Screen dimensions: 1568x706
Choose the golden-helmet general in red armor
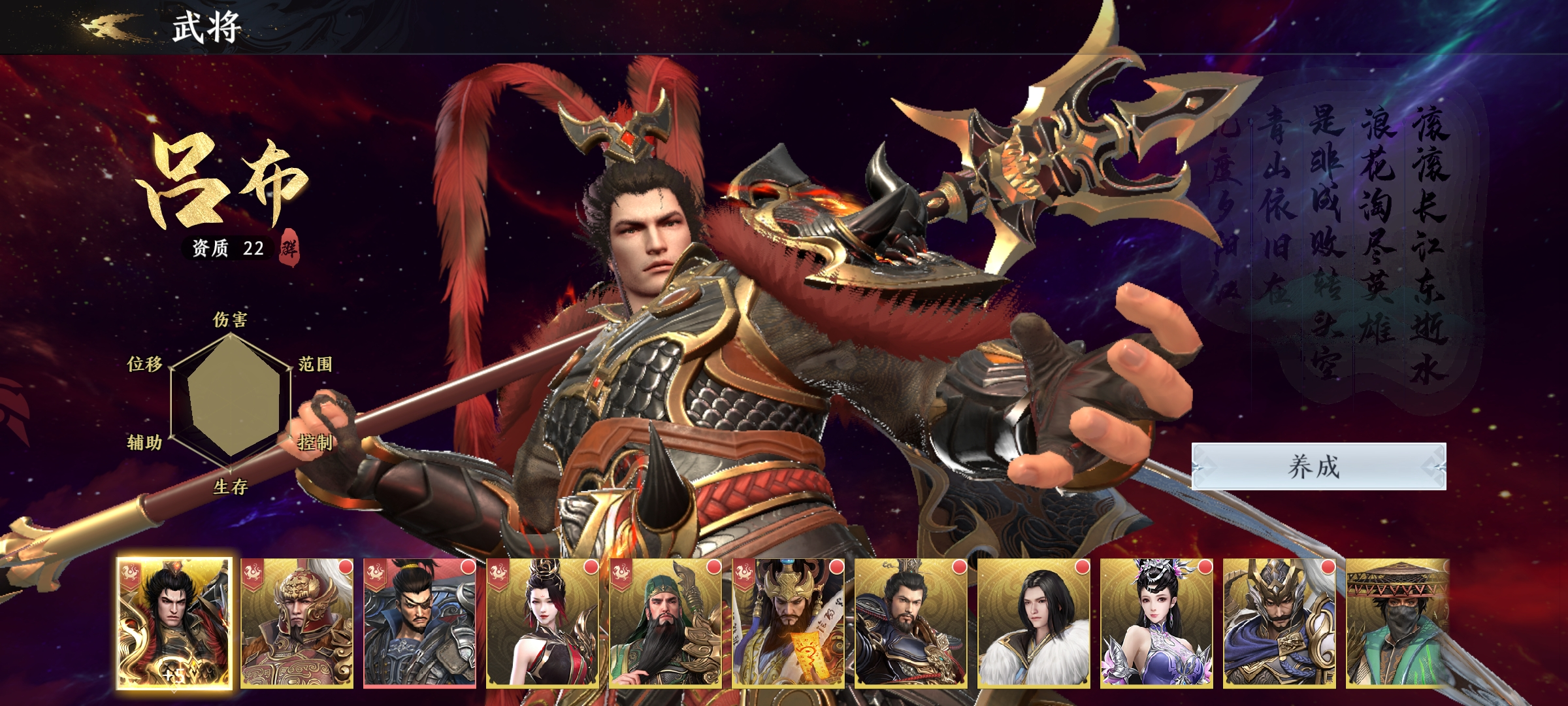pyautogui.click(x=297, y=623)
